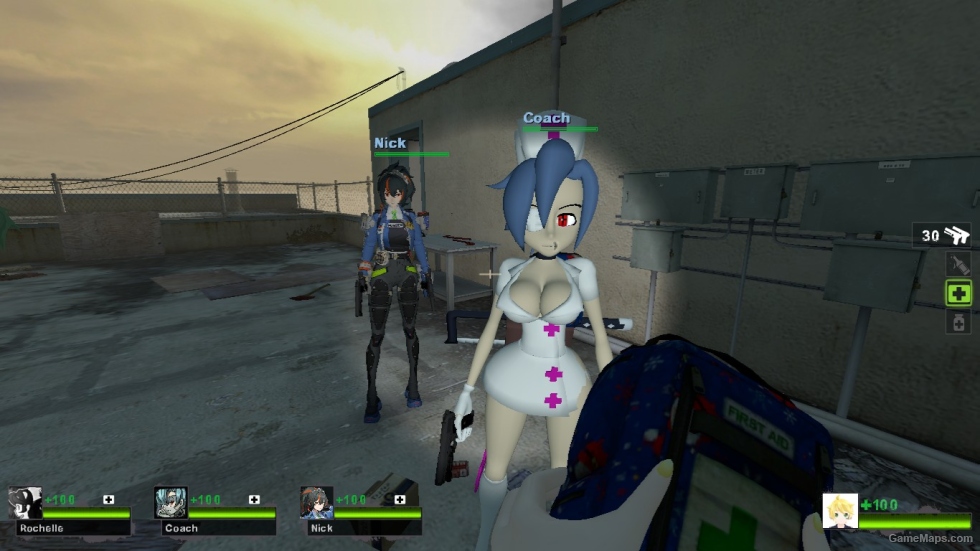Select the pain pills bottle slot

click(x=959, y=322)
